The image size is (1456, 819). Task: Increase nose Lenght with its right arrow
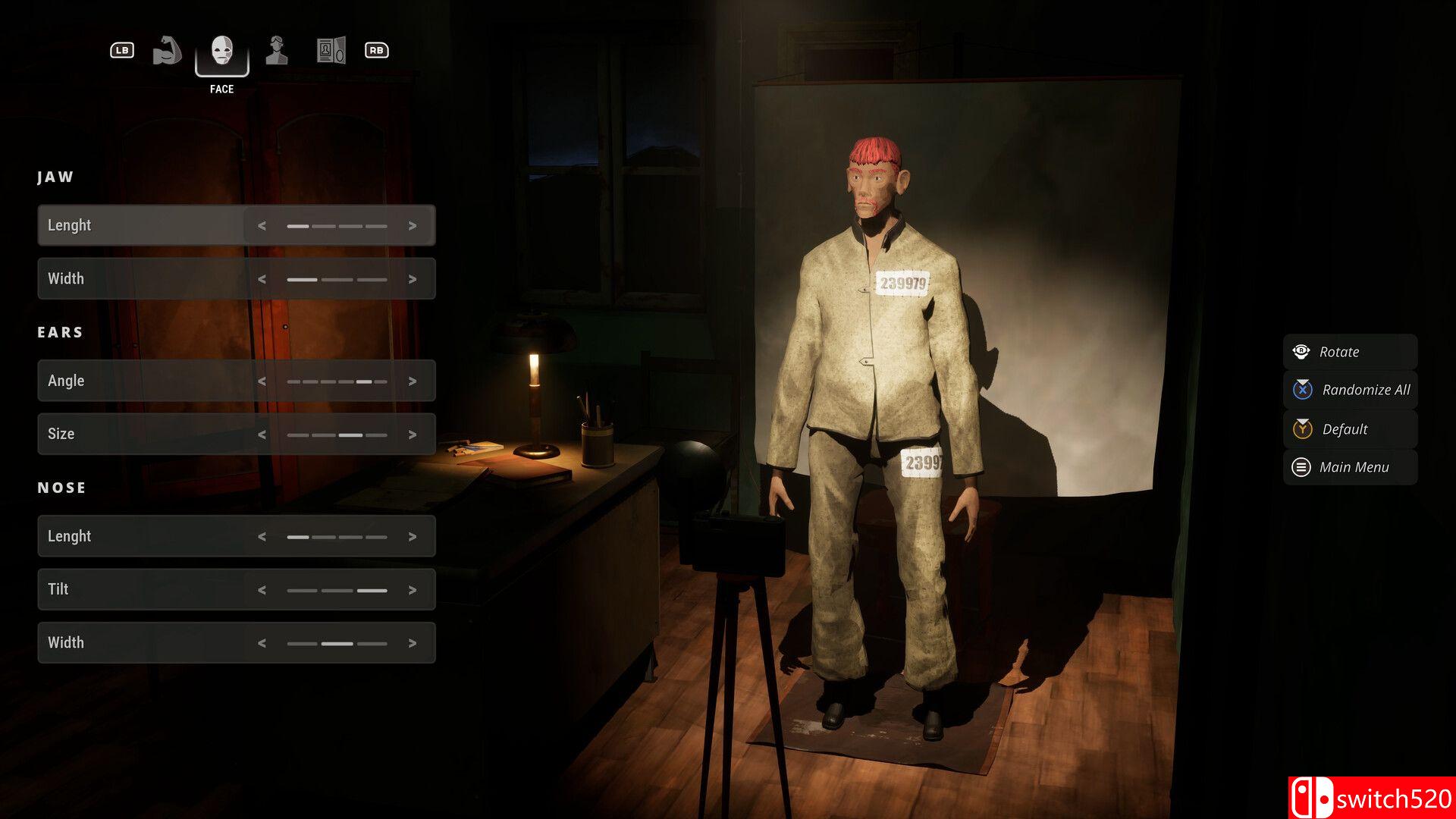click(413, 537)
